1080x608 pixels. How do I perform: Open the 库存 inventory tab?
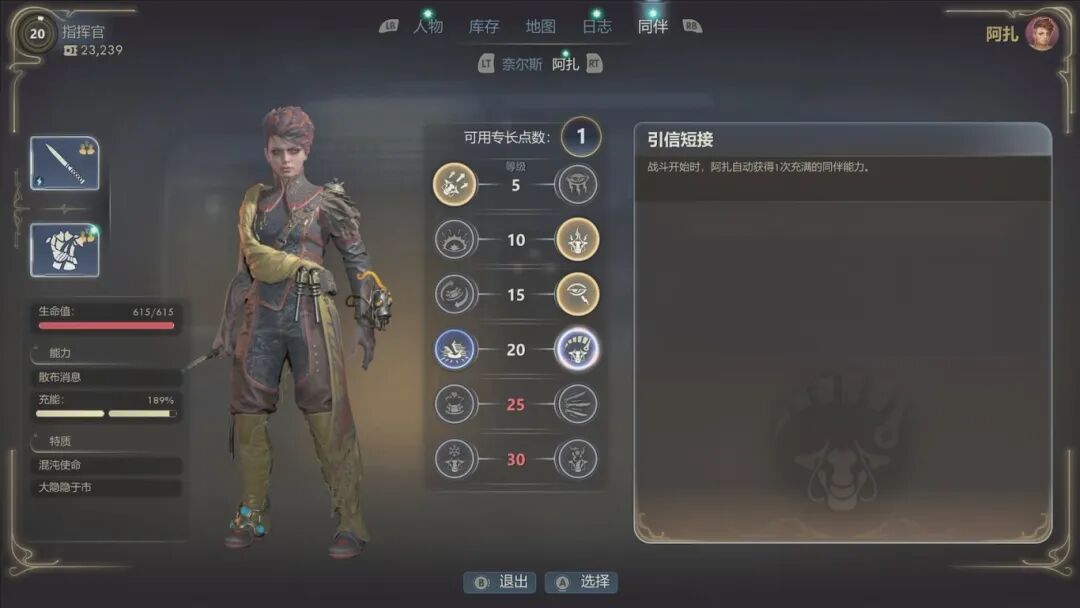click(x=484, y=27)
